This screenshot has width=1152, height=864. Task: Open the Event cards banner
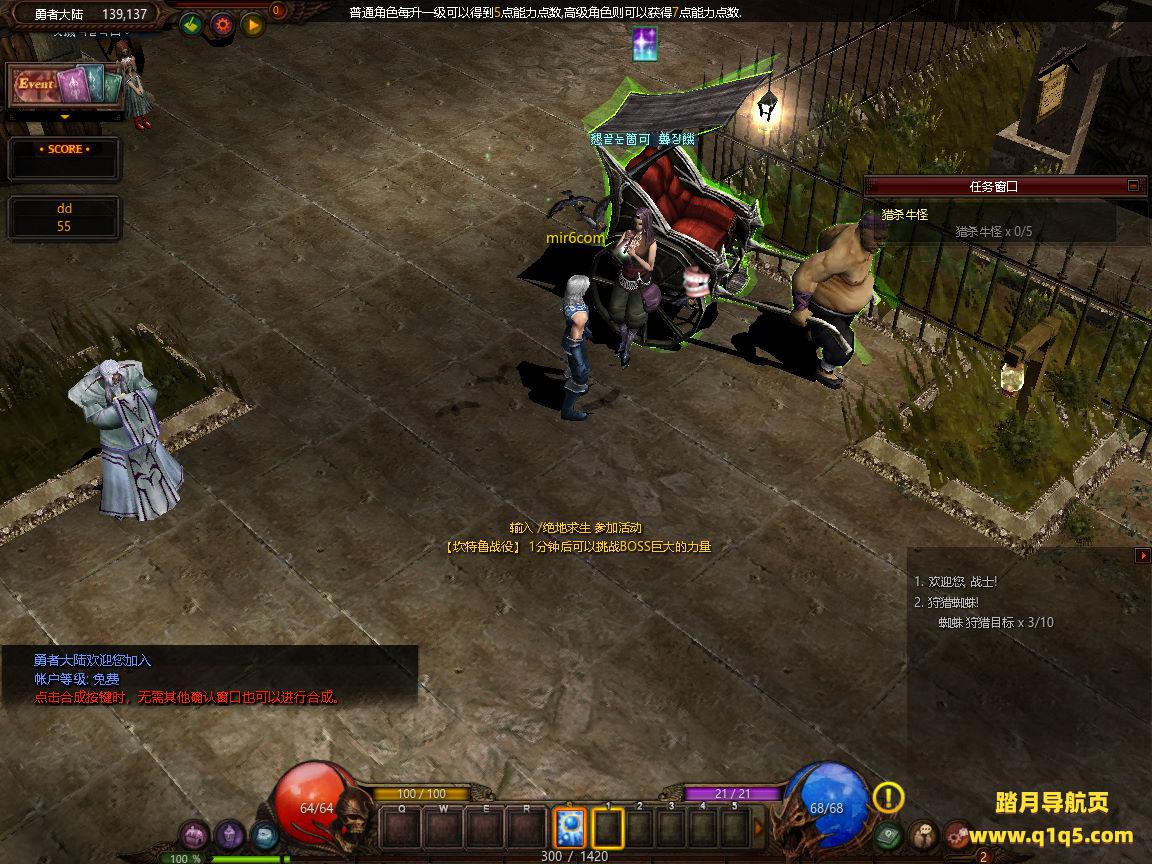(65, 86)
